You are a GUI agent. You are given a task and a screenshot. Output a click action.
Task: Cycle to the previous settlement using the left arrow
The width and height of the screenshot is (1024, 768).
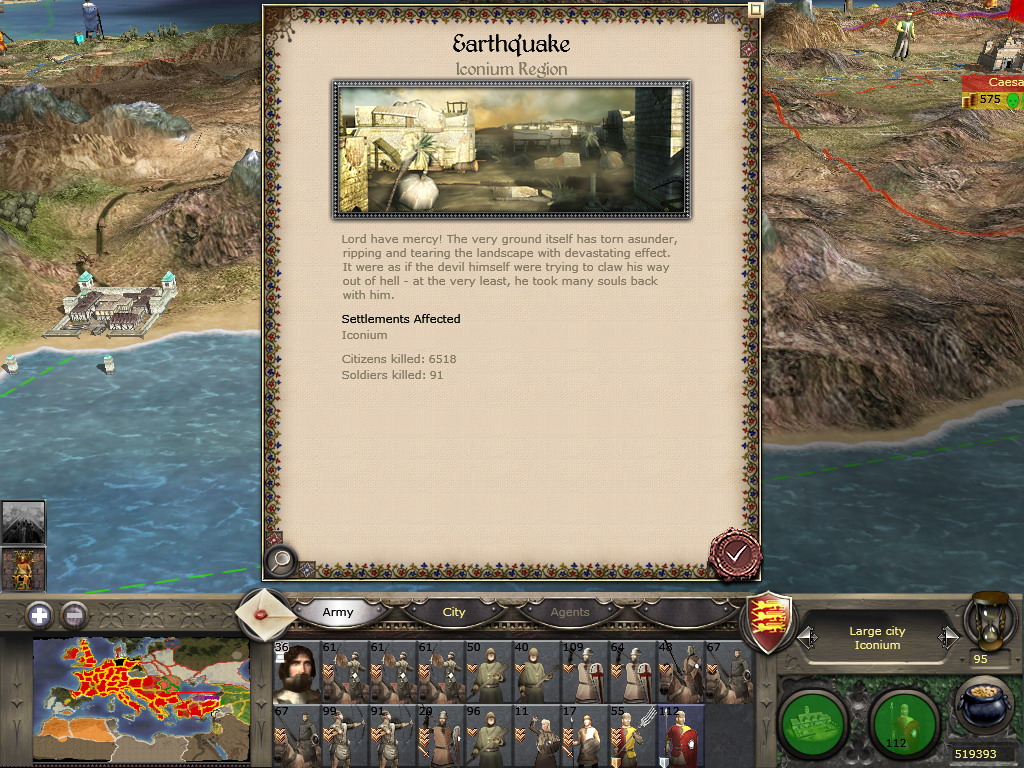tap(806, 637)
